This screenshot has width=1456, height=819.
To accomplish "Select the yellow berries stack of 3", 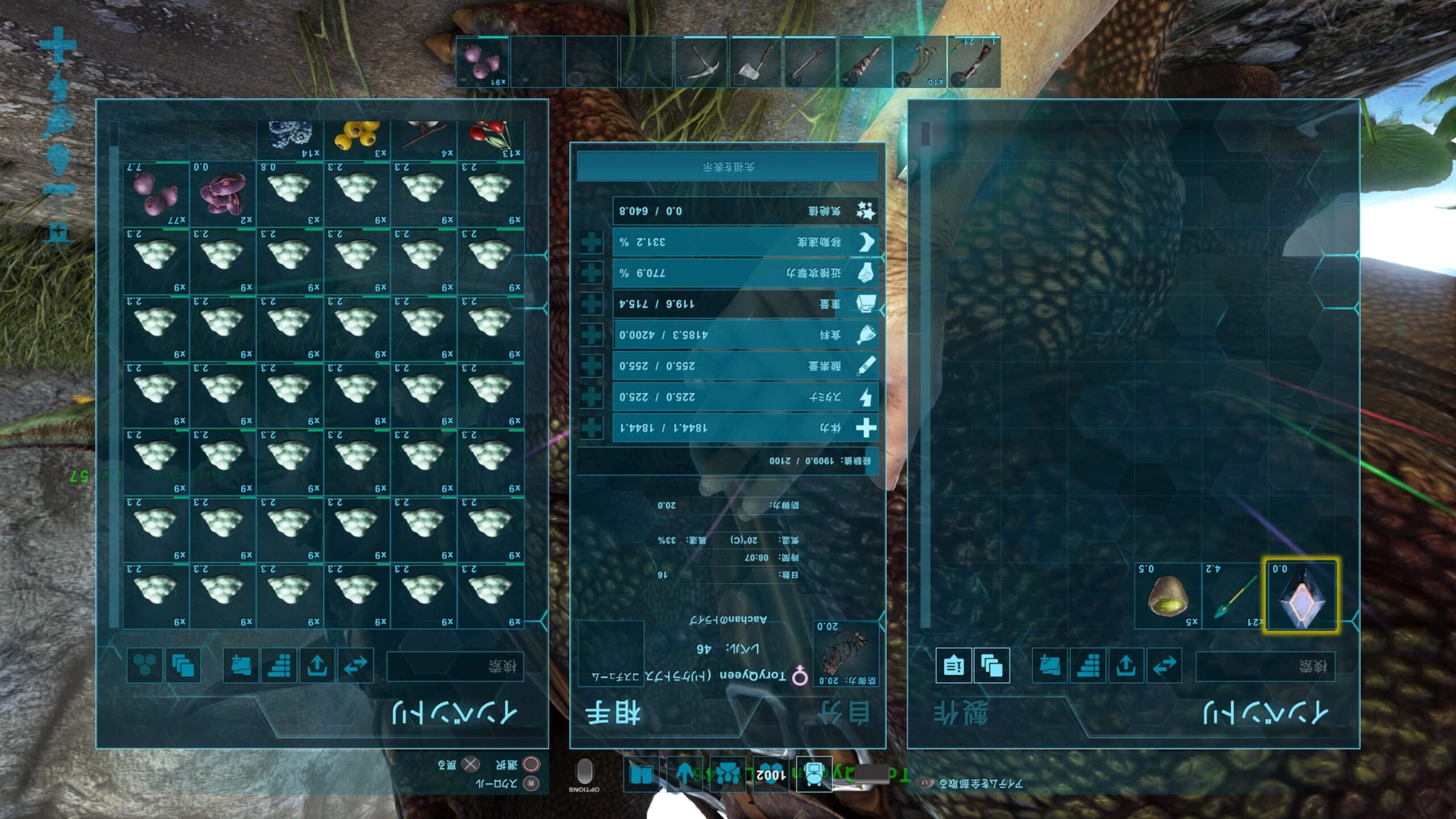I will [x=357, y=139].
